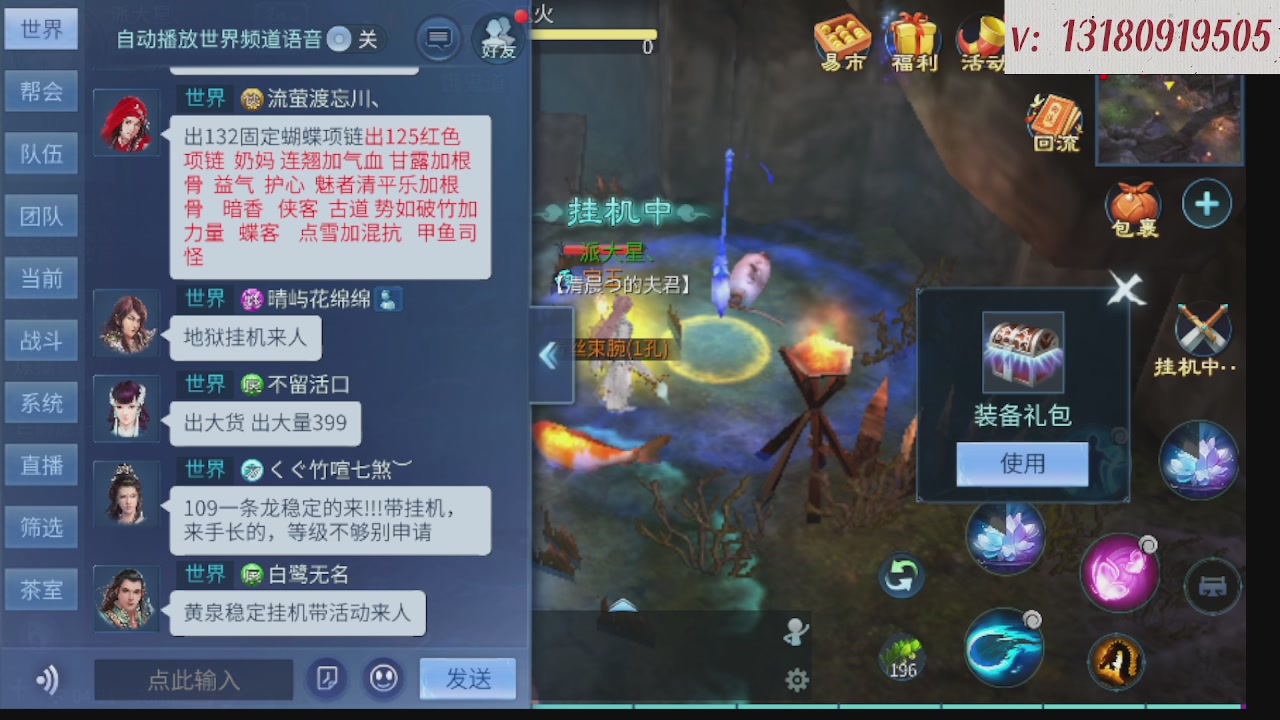Switch to the 帮会 guild chat tab
The width and height of the screenshot is (1280, 720).
41,91
